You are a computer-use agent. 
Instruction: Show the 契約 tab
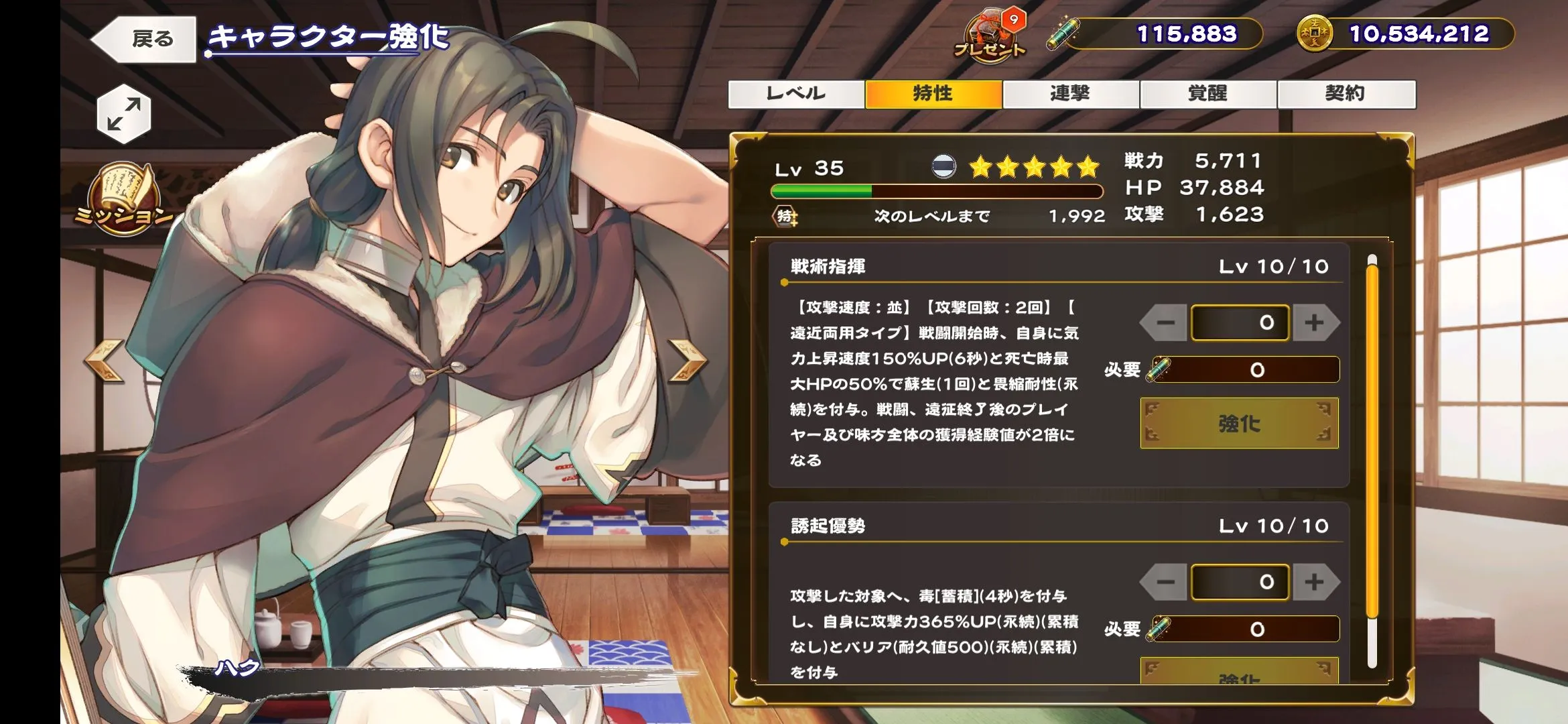[x=1346, y=94]
